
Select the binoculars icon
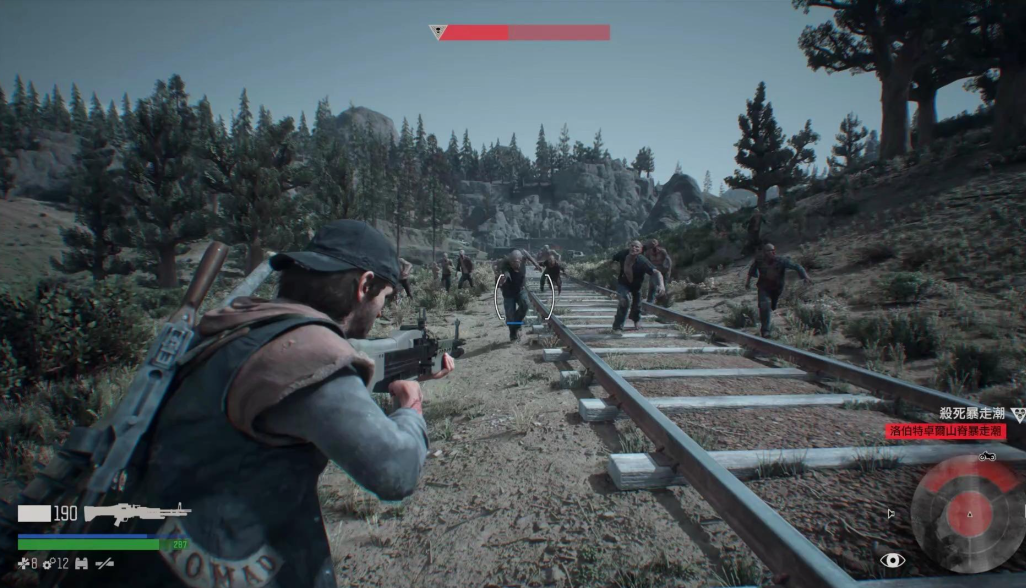click(x=81, y=564)
